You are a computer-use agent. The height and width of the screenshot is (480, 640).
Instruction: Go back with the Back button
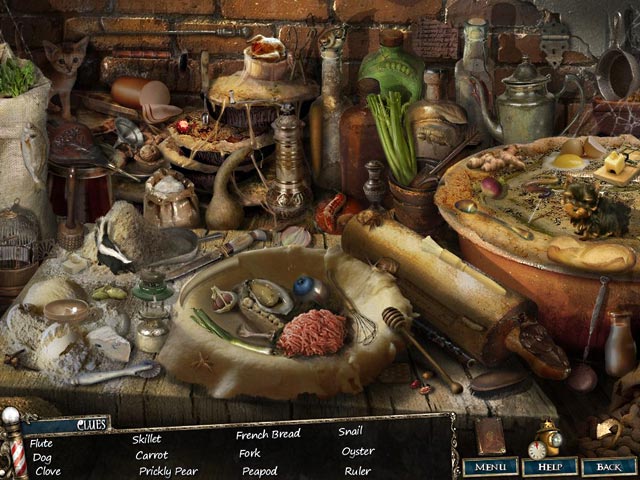pyautogui.click(x=608, y=466)
